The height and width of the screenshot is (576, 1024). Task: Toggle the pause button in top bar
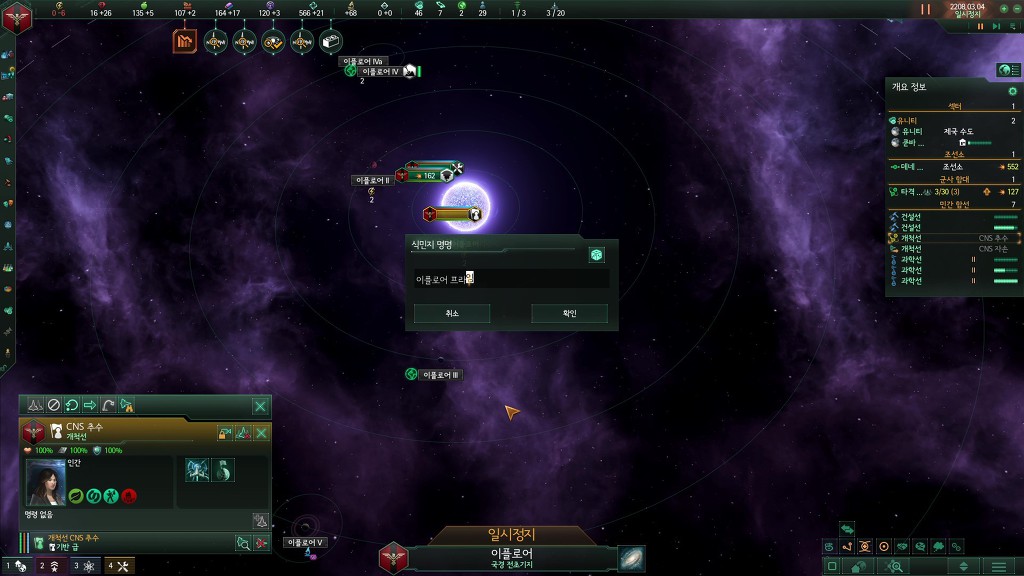point(925,9)
